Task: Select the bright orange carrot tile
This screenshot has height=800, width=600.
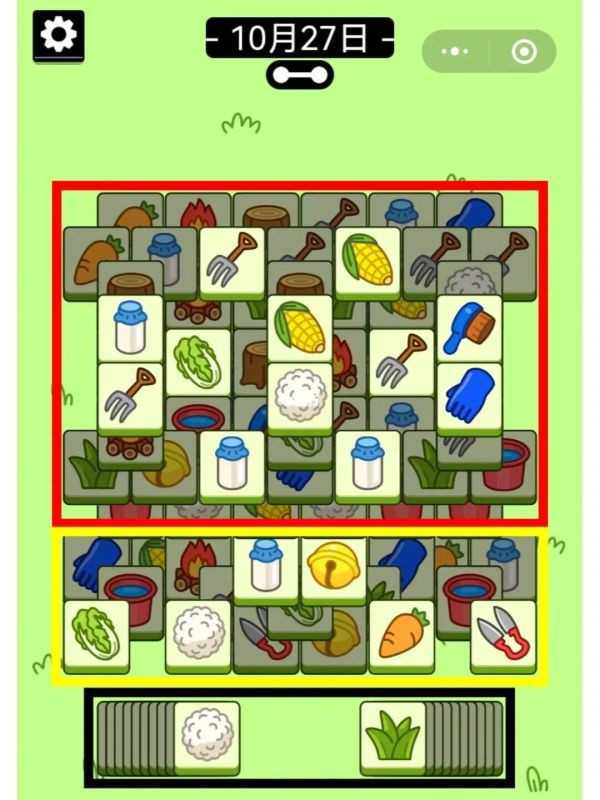Action: point(402,634)
